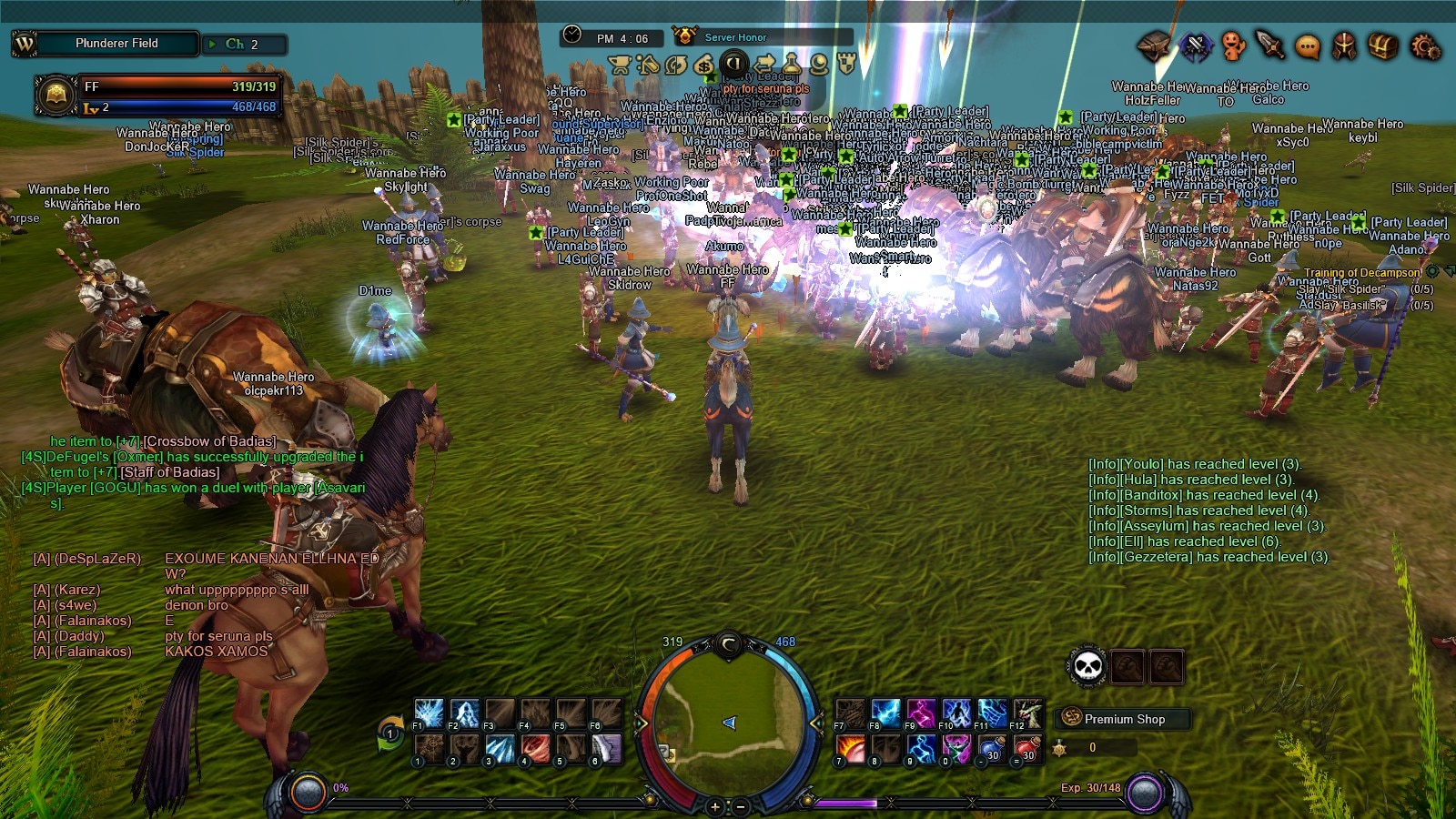1456x819 pixels.
Task: Activate the fire skill on slot 7
Action: pos(851,748)
